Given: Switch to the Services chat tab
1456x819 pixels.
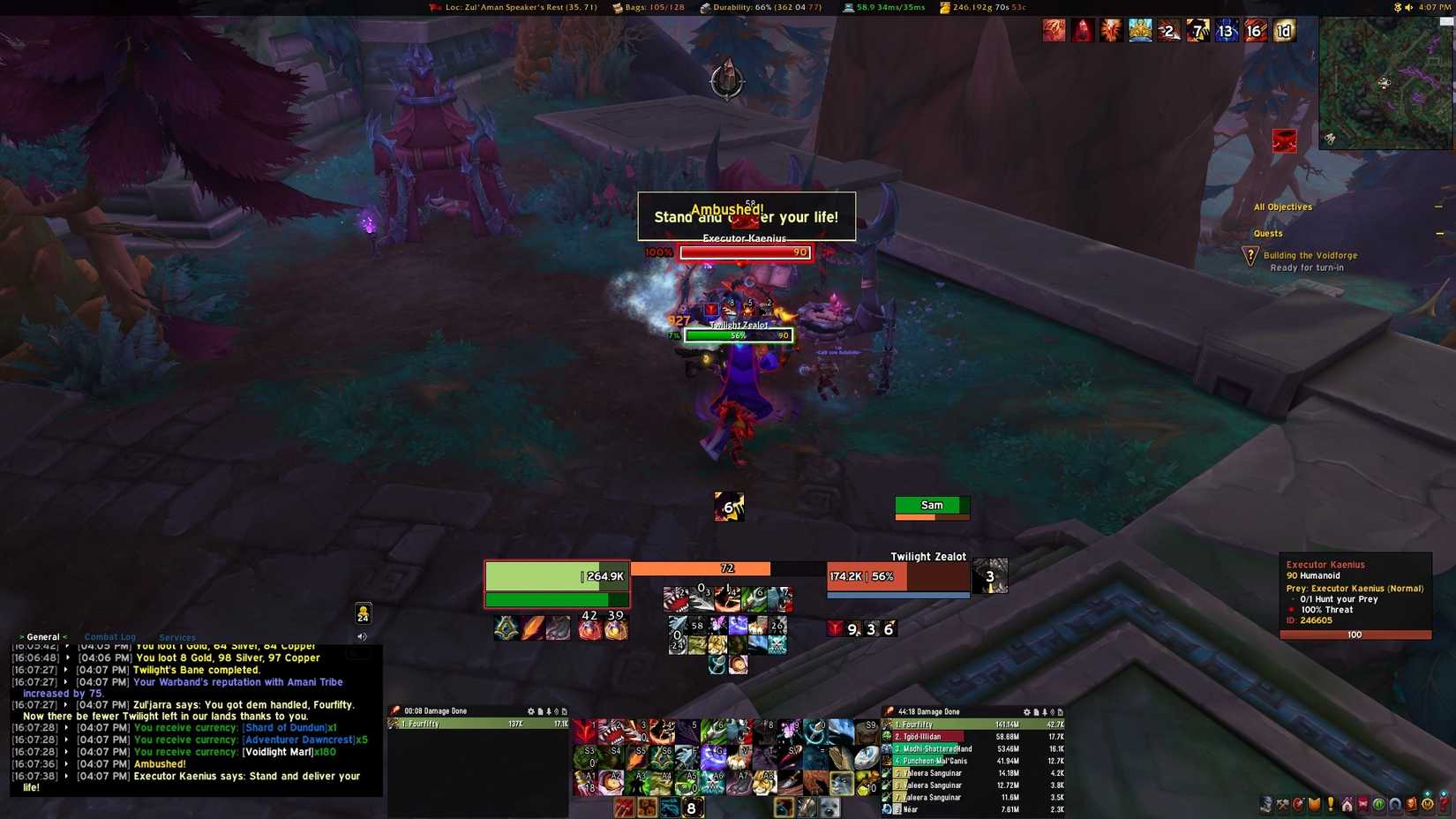Looking at the screenshot, I should click(176, 637).
